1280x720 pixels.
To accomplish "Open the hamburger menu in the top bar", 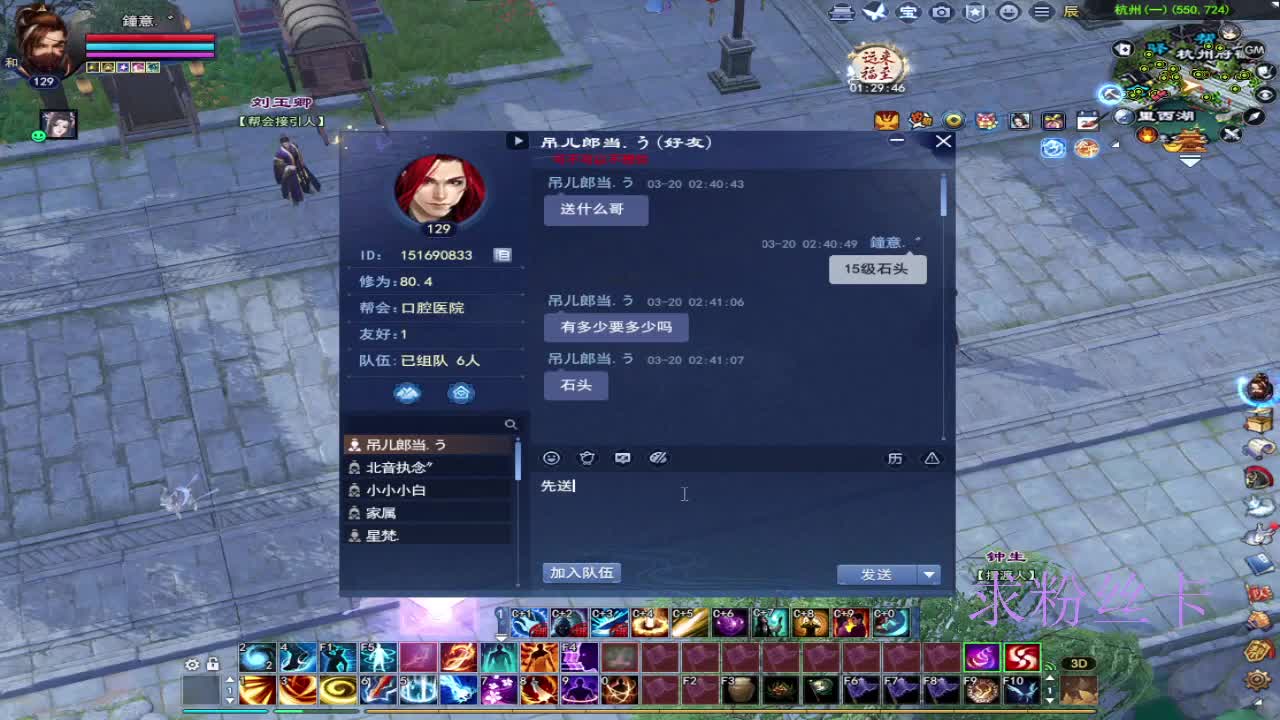I will tap(1040, 12).
